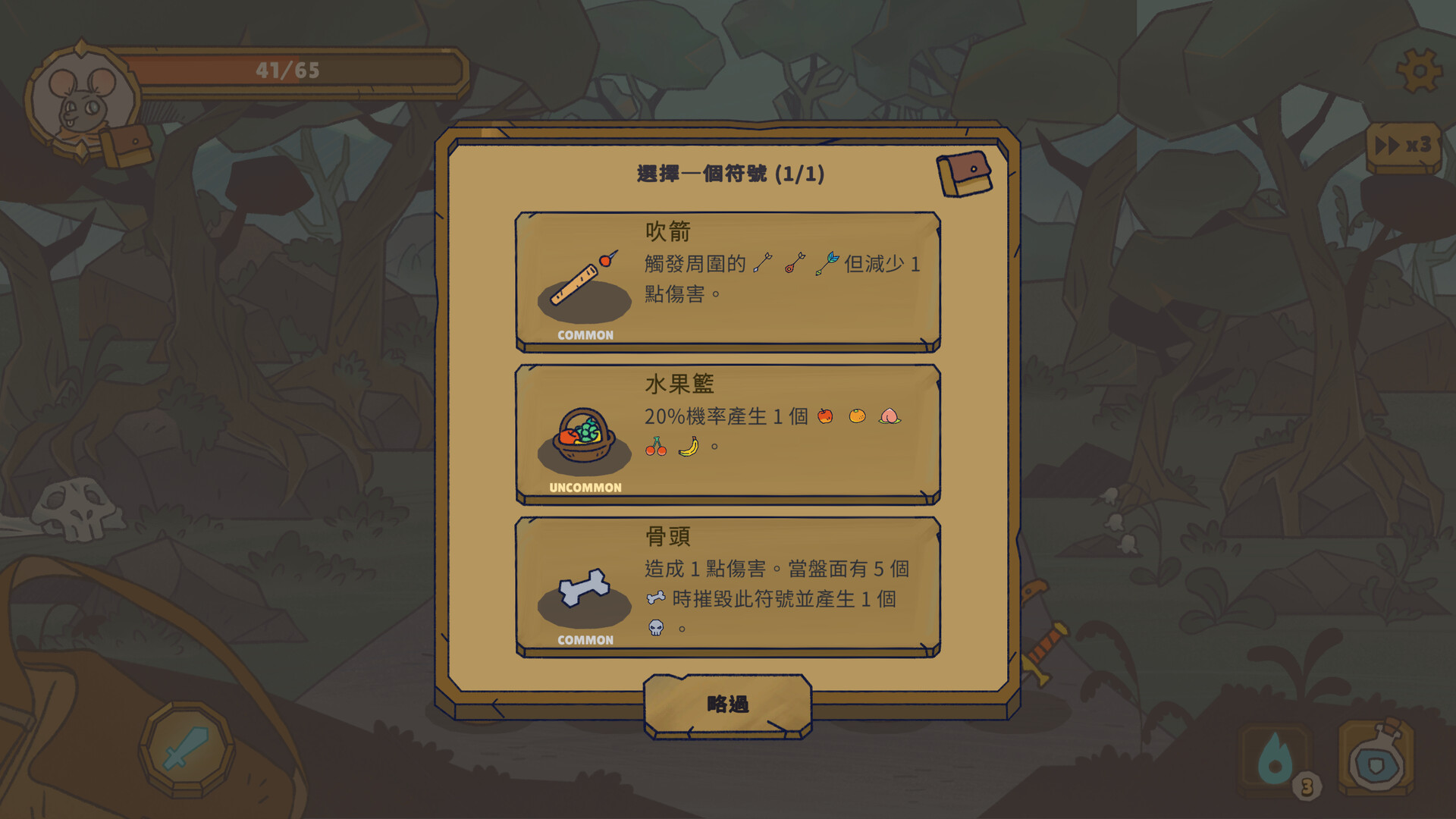Click the 略過 skip button

tap(727, 705)
